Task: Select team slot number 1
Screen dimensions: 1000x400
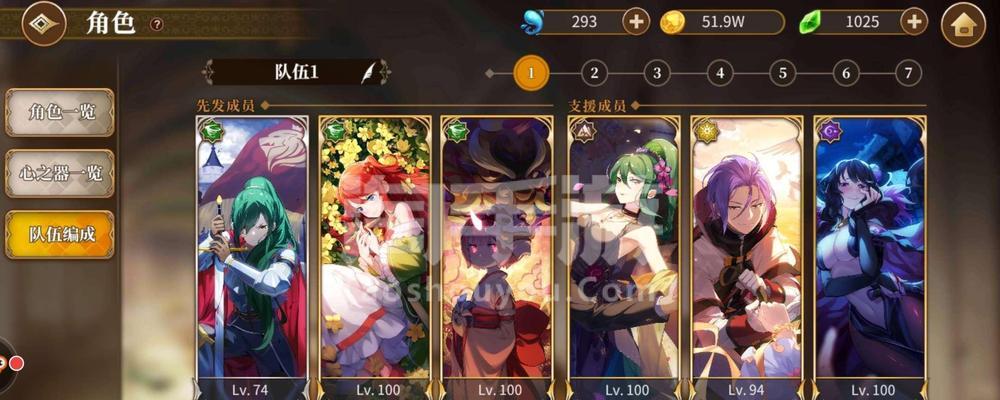Action: coord(531,72)
